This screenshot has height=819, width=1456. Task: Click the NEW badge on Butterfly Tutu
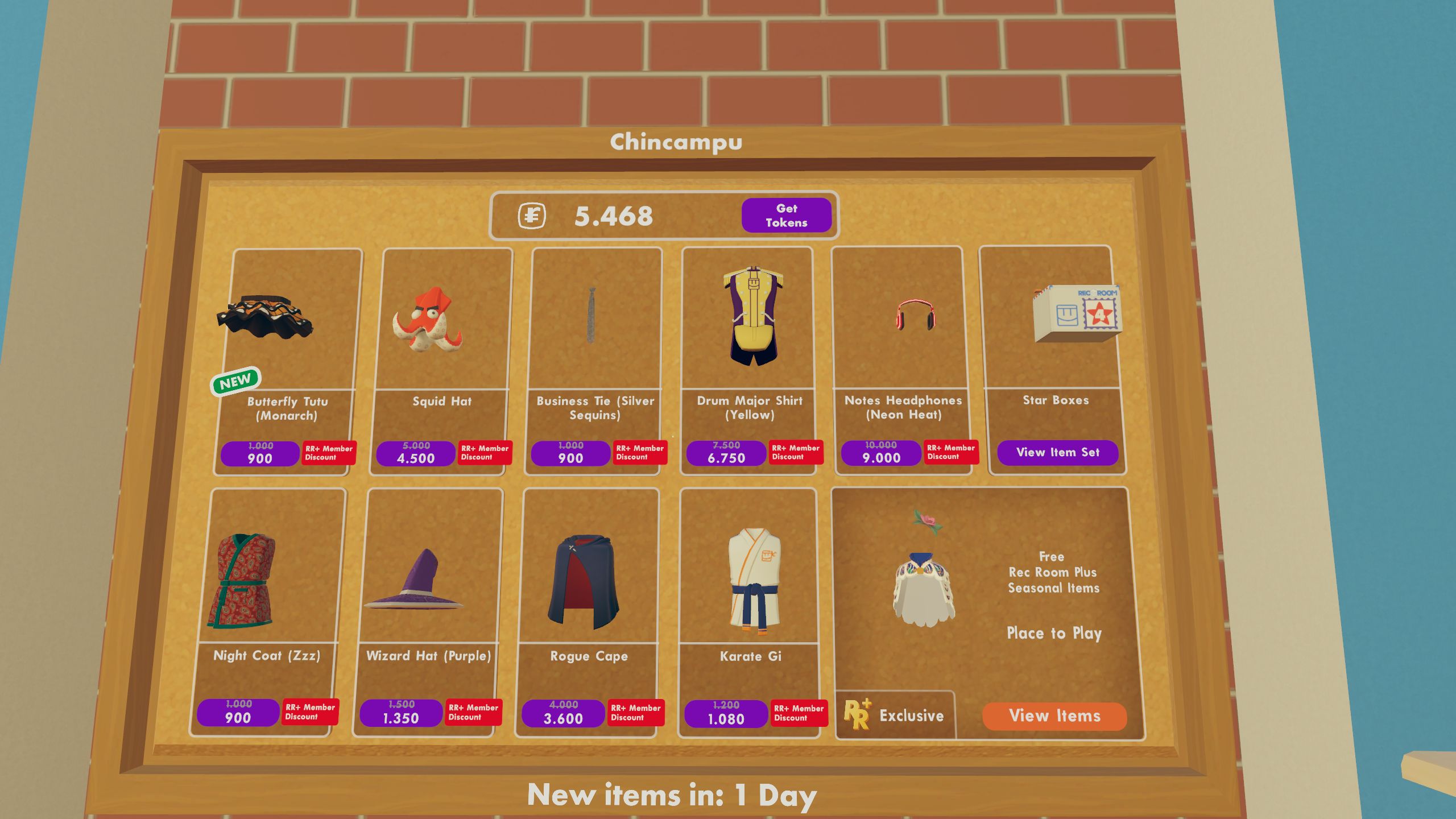[x=237, y=379]
